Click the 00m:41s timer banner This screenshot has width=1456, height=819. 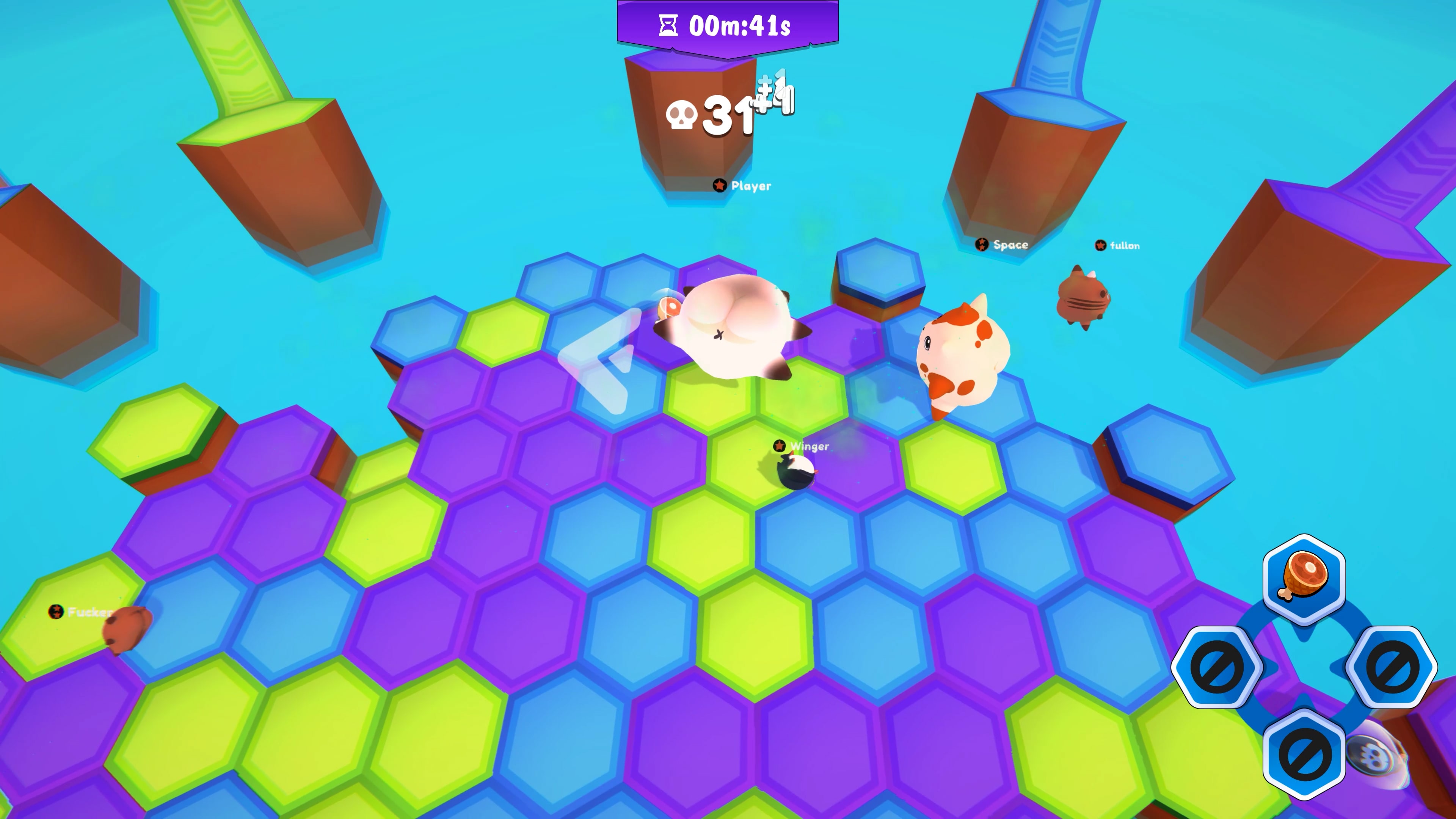[x=728, y=24]
